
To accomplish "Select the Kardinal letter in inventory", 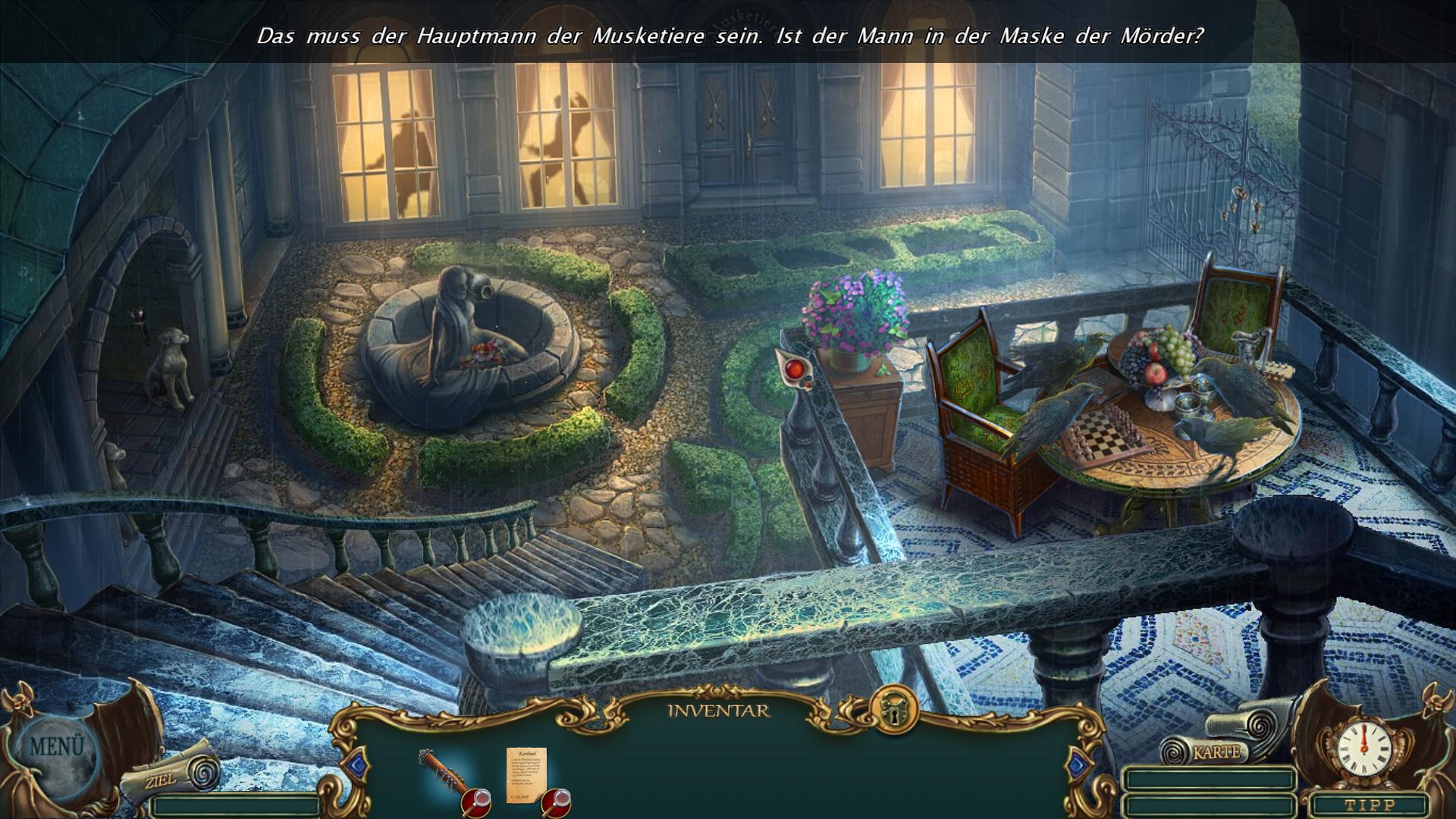I will (x=525, y=775).
